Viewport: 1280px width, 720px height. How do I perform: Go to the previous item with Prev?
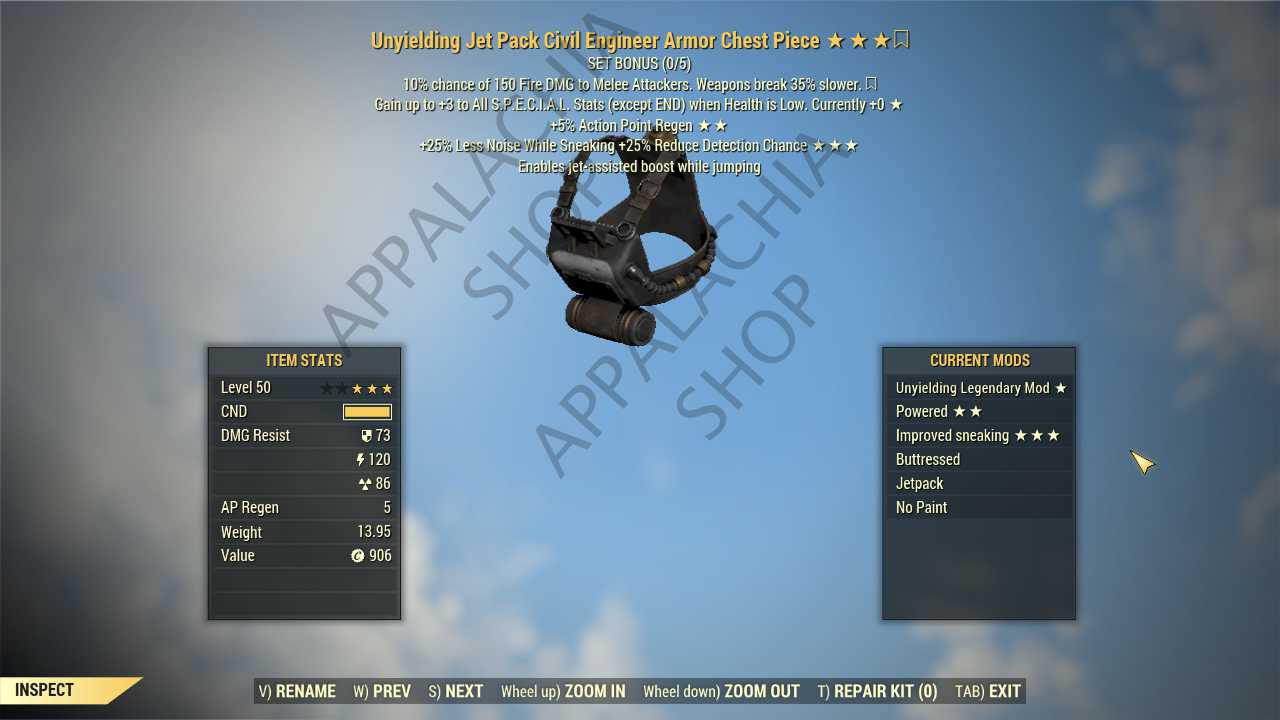(382, 691)
